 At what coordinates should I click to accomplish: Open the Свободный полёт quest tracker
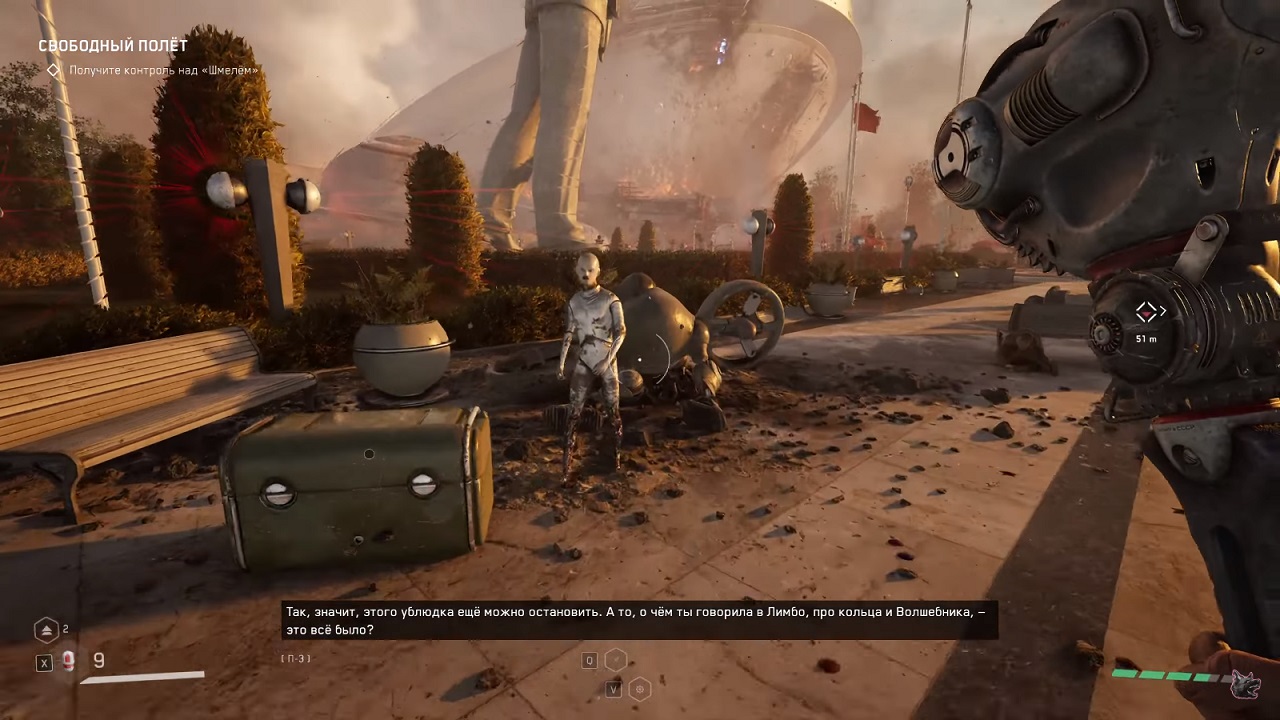coord(112,46)
